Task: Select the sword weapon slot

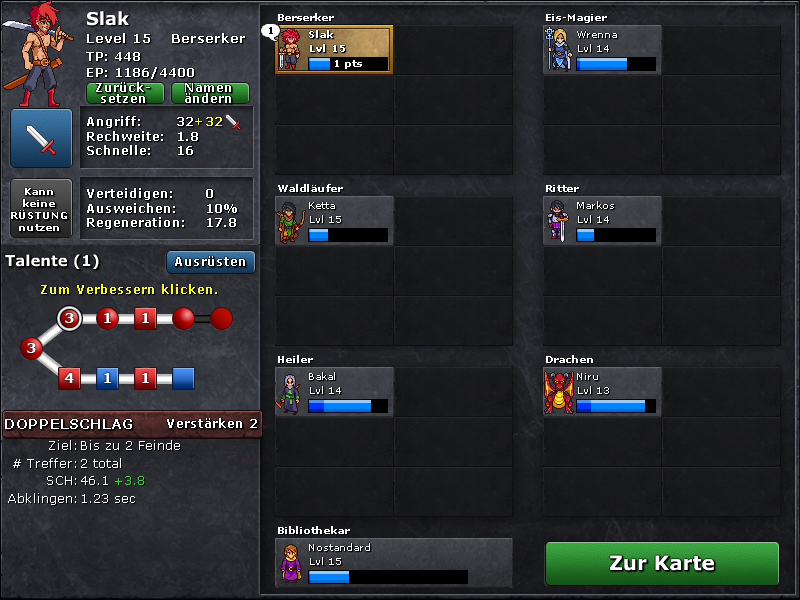Action: click(x=41, y=138)
